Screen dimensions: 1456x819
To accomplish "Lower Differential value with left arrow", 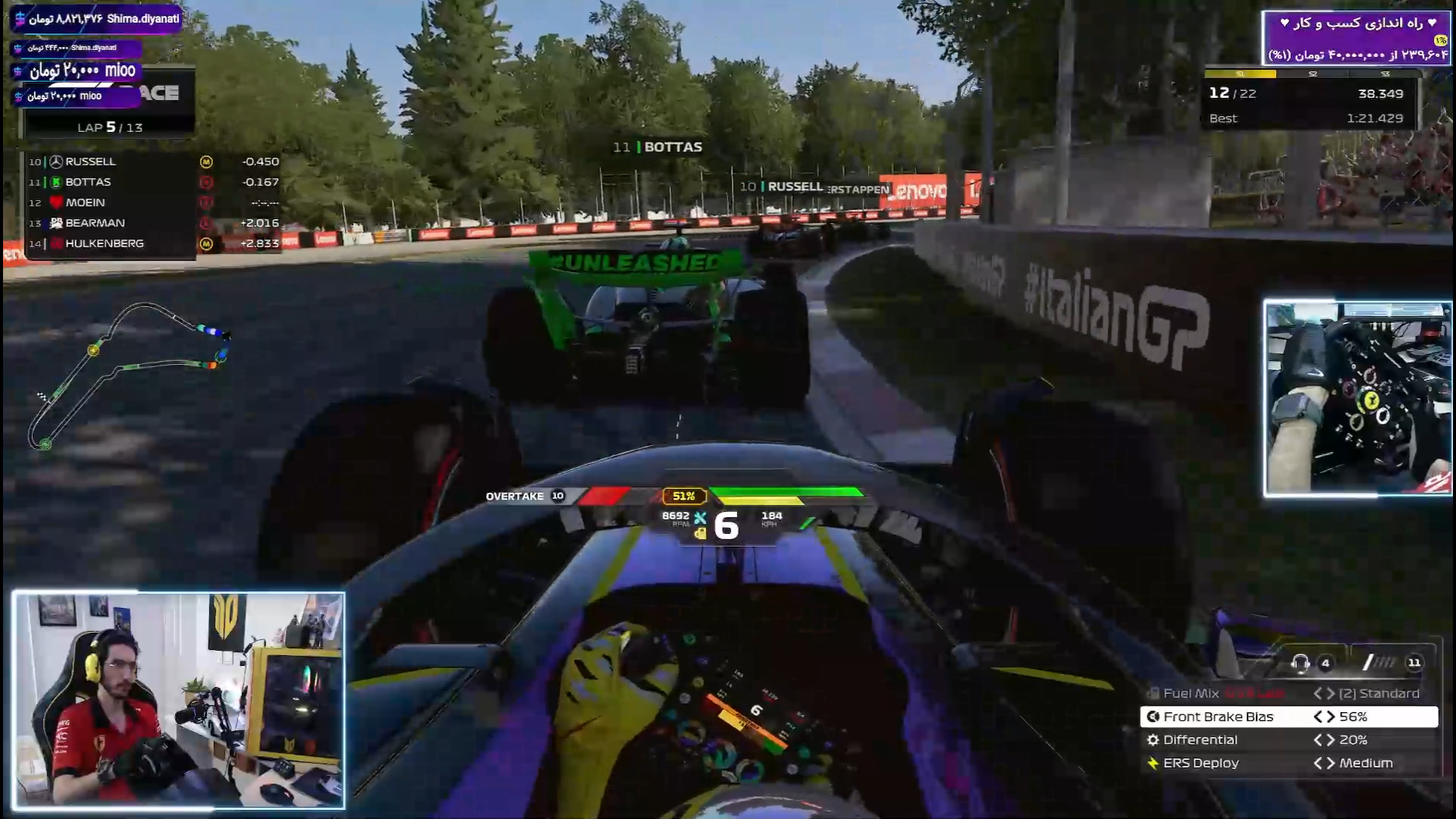I will point(1318,740).
